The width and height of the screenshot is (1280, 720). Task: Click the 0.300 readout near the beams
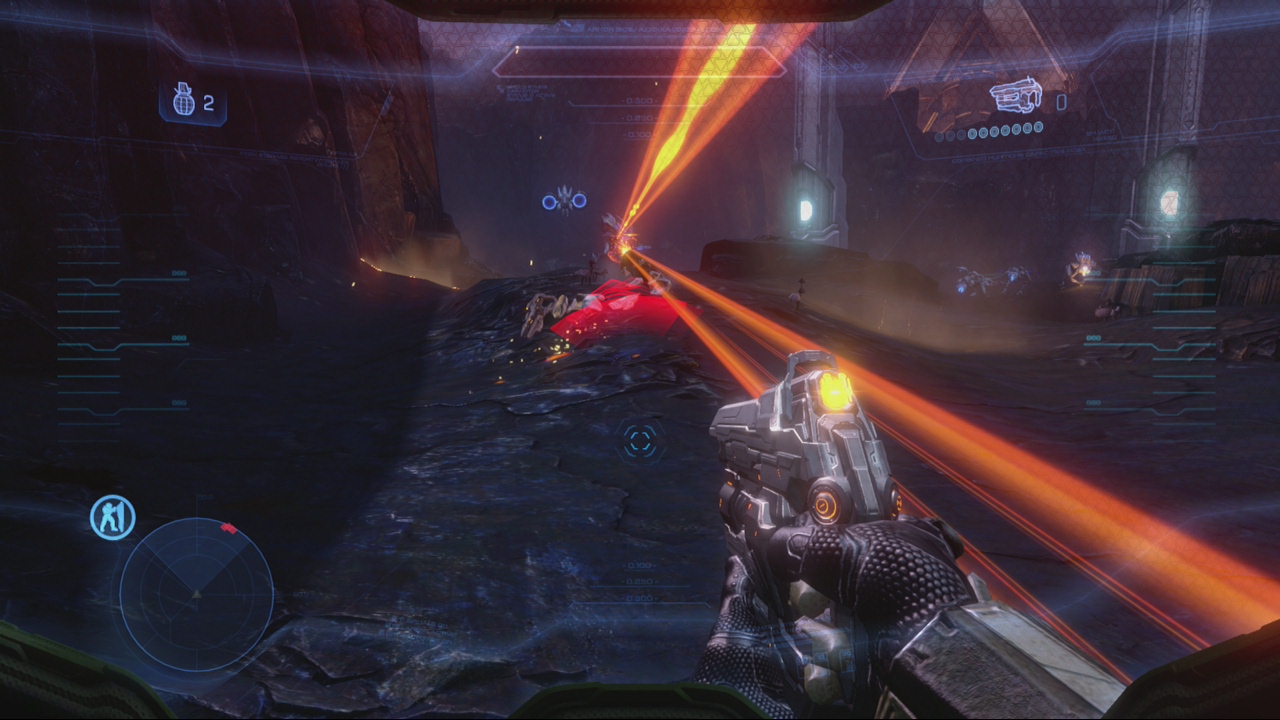tap(640, 102)
